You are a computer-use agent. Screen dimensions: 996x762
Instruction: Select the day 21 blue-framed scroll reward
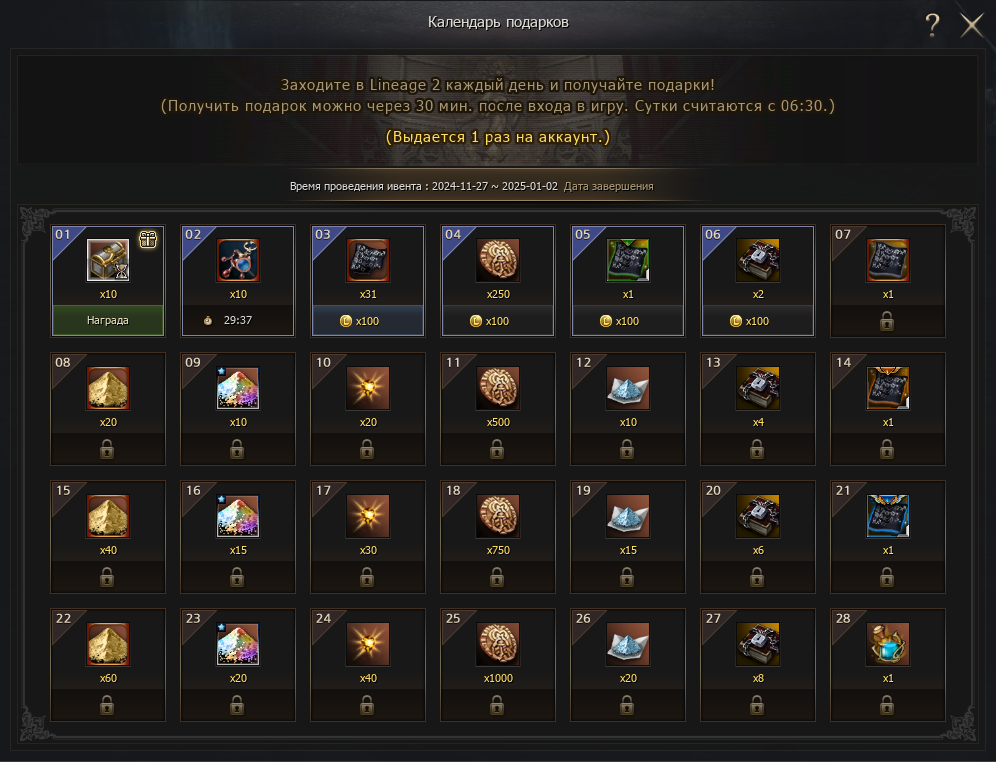coord(887,516)
